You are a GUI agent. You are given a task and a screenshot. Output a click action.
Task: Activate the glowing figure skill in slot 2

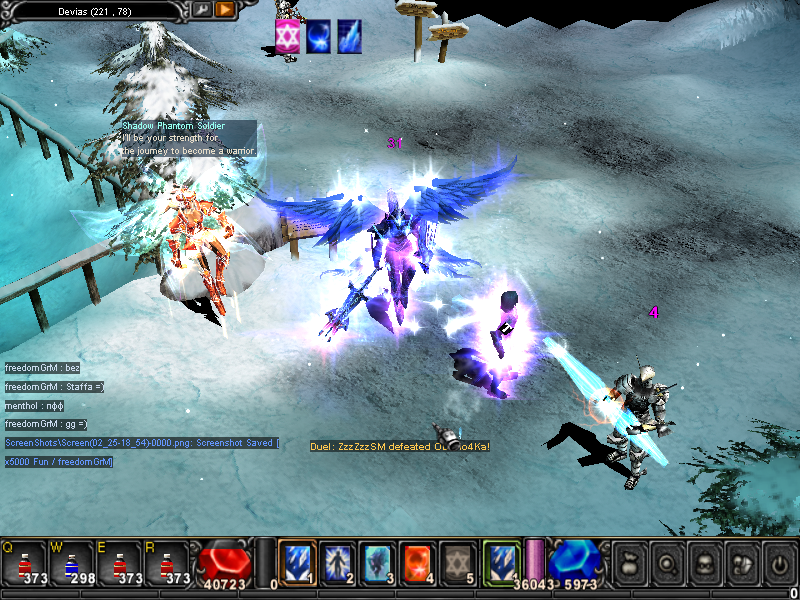tap(338, 562)
